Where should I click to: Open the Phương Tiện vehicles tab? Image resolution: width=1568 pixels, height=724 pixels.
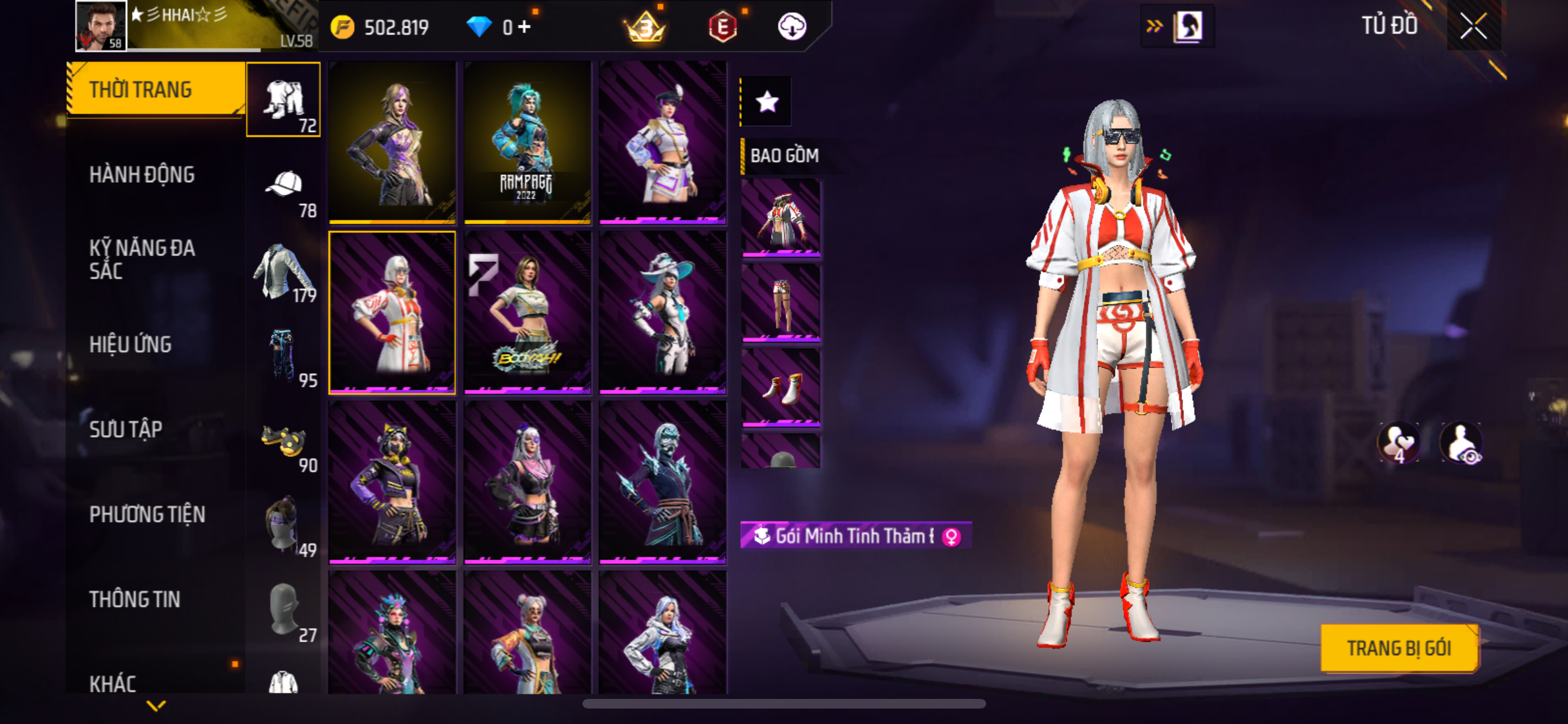click(147, 514)
